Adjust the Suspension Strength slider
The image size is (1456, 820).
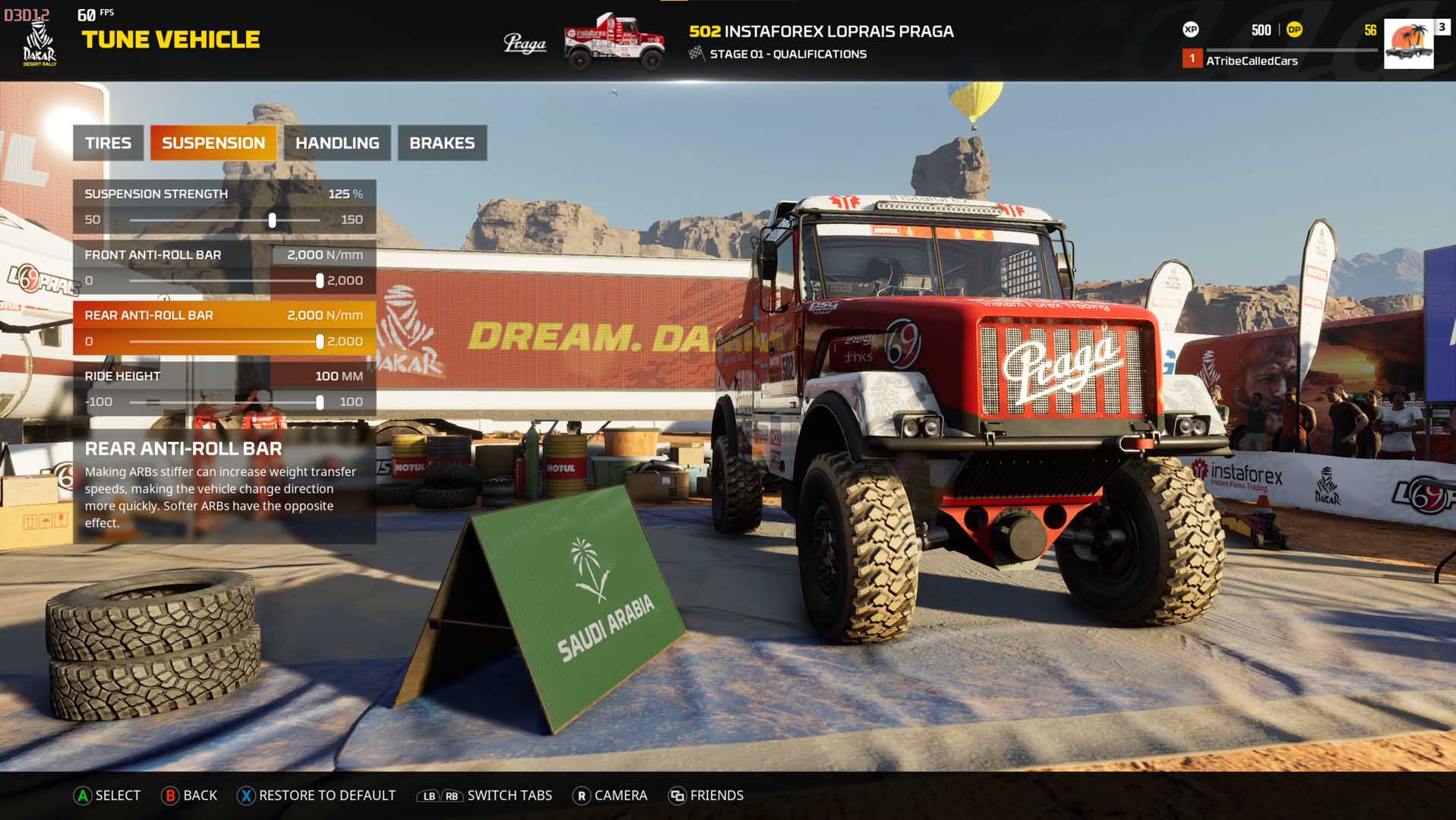click(272, 220)
